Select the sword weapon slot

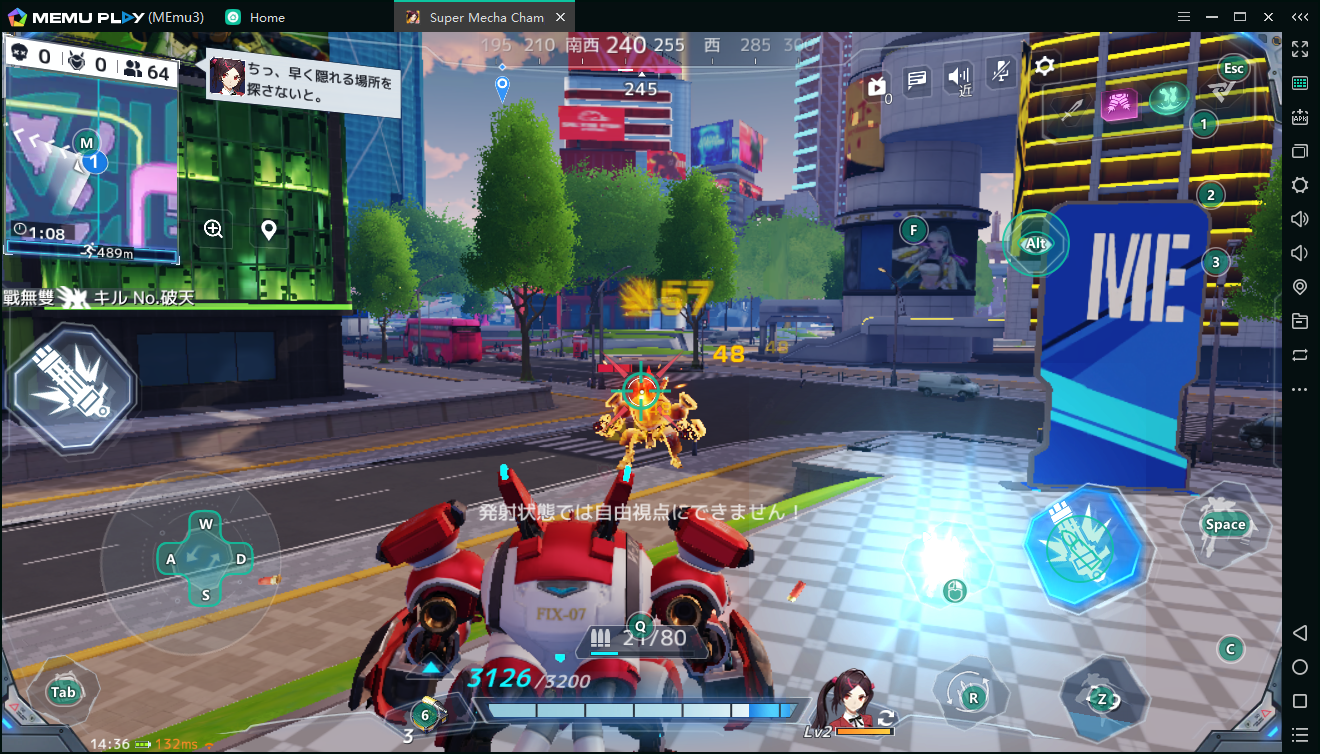tap(1072, 107)
